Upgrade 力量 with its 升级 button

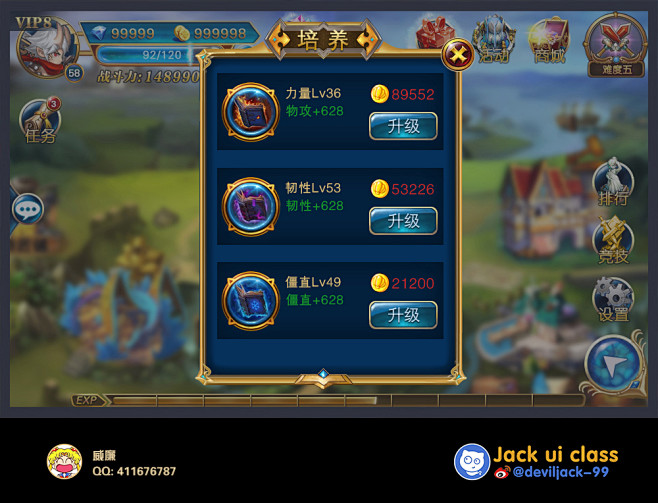point(403,126)
